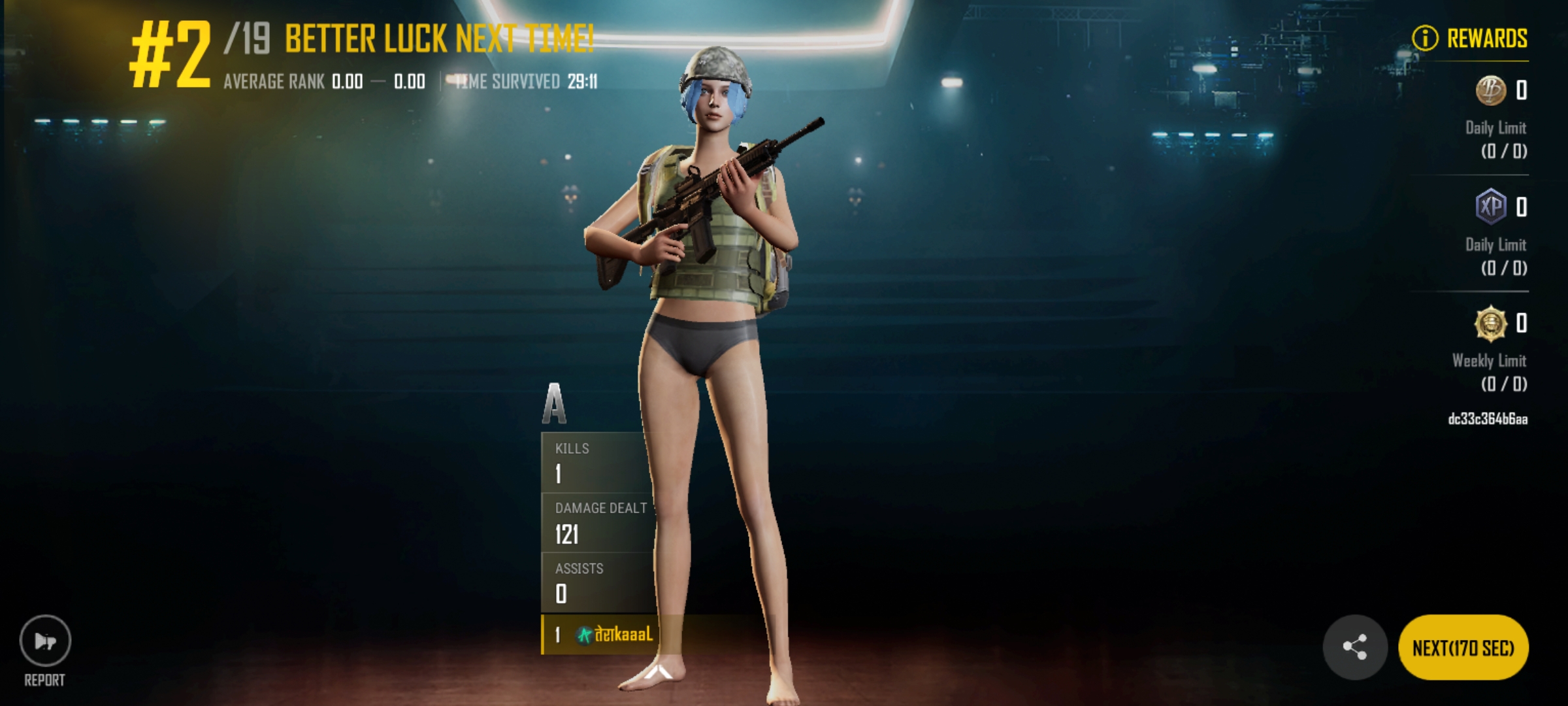Screen dimensions: 1568x706
Task: Share the match result
Action: 1354,647
